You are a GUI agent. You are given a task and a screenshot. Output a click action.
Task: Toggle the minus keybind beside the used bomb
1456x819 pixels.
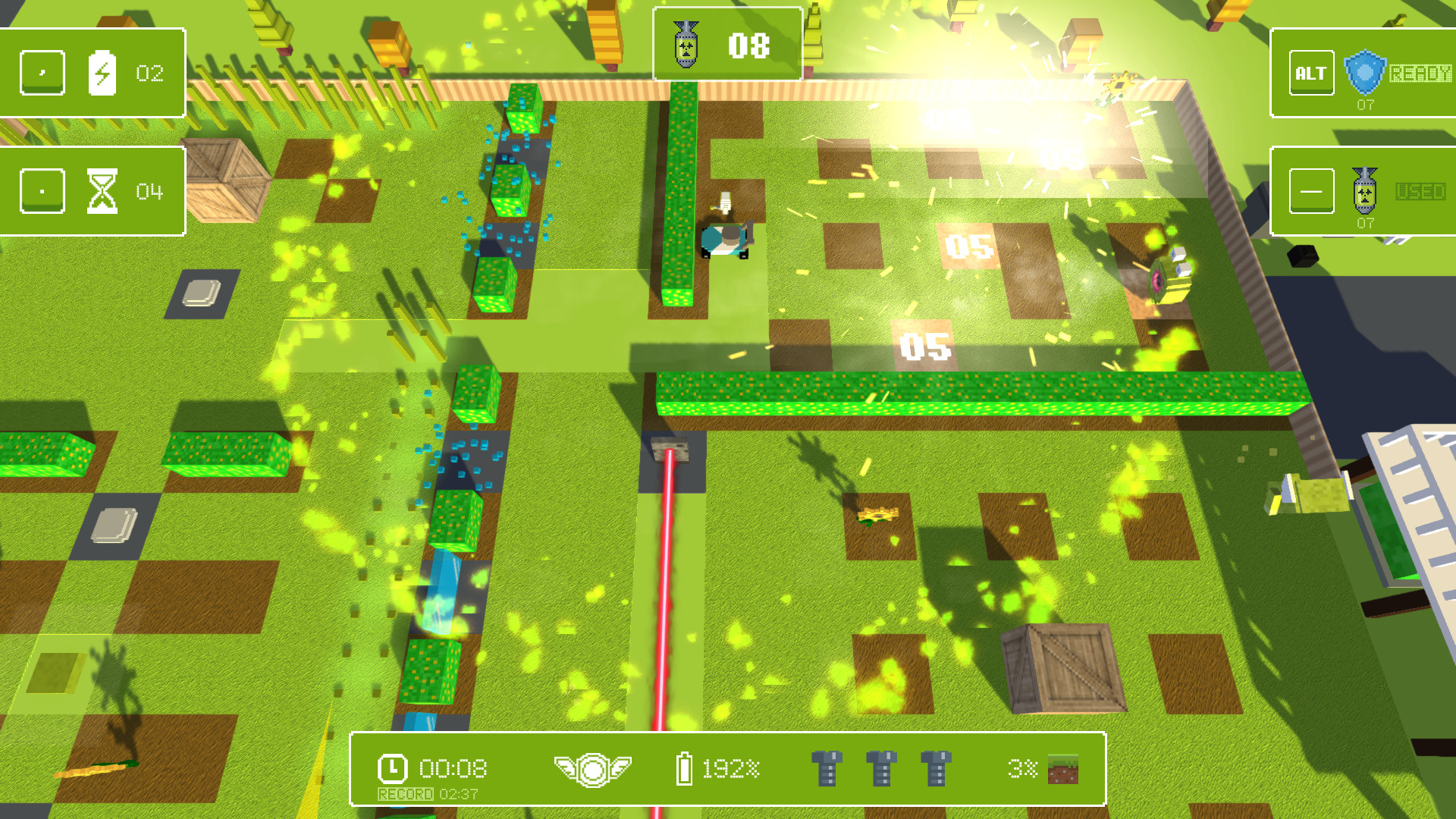tap(1311, 190)
